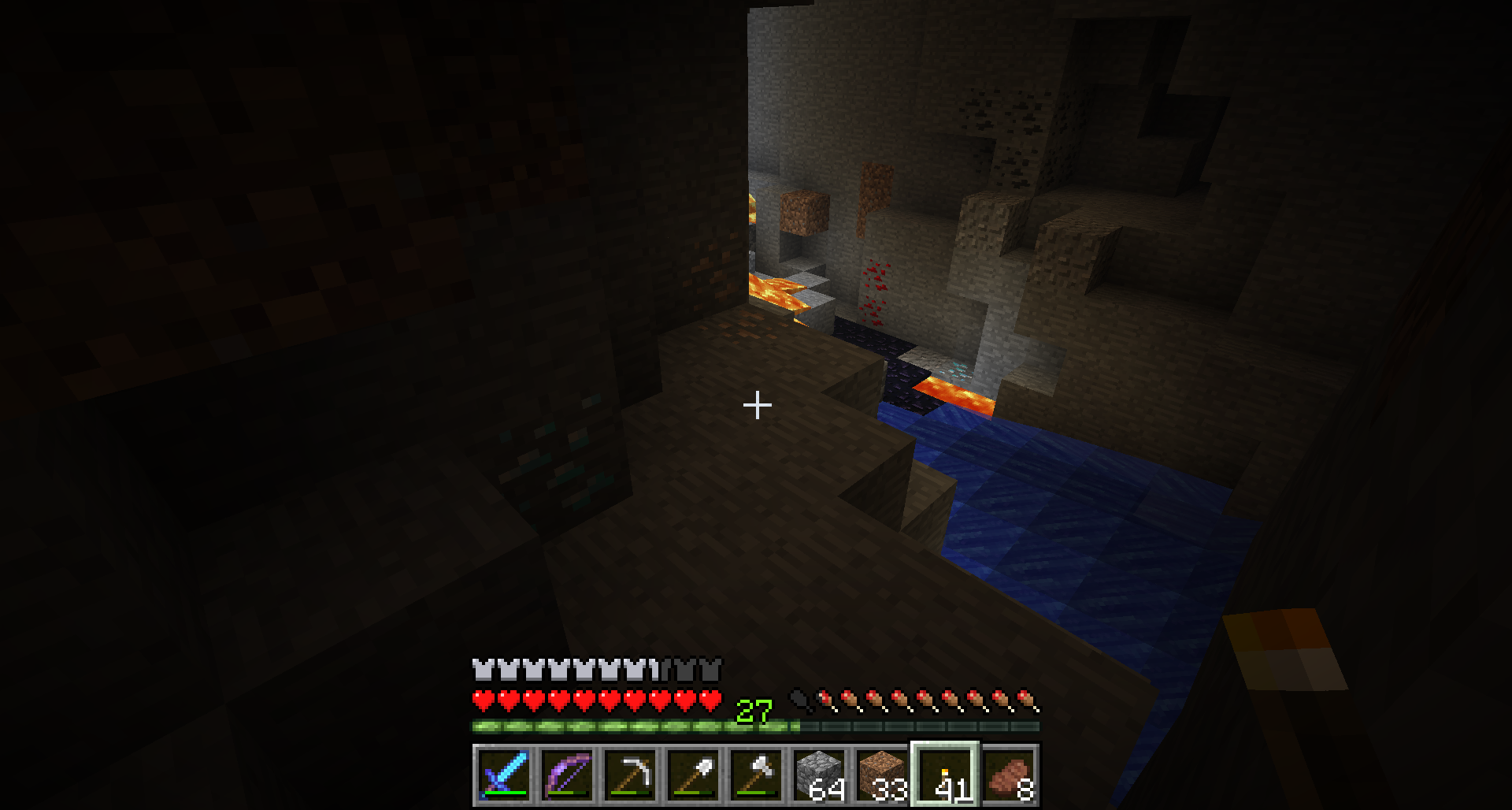Pick the cobblestone stack of 64
Viewport: 1512px width, 810px height.
(819, 775)
